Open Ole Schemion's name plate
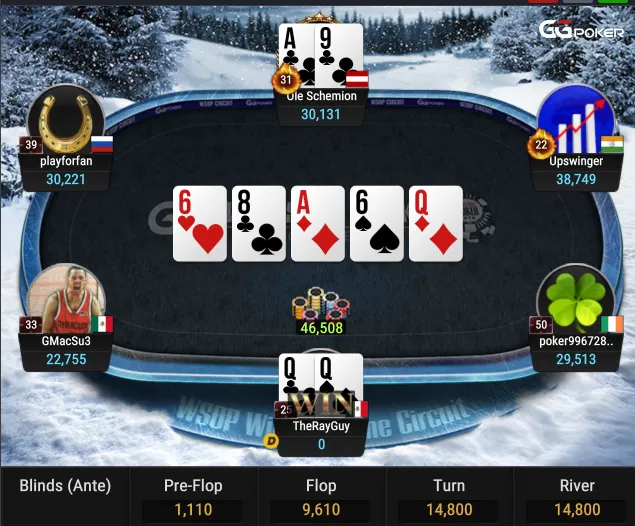Screen dimensions: 635x526 321,105
